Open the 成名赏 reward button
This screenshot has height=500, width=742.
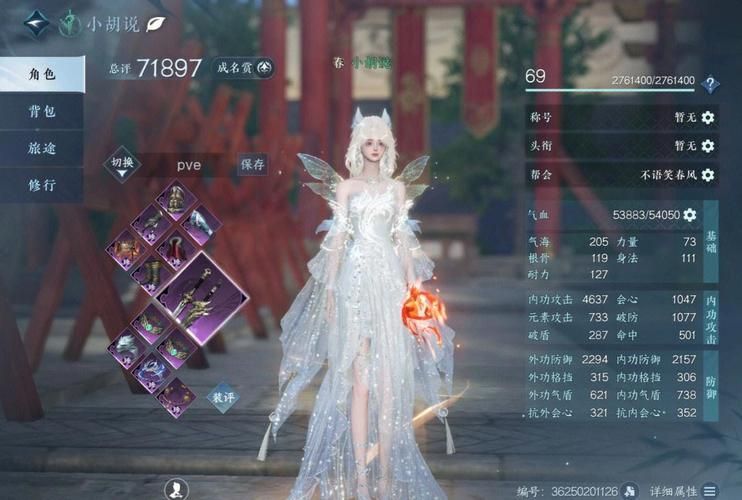click(x=243, y=68)
